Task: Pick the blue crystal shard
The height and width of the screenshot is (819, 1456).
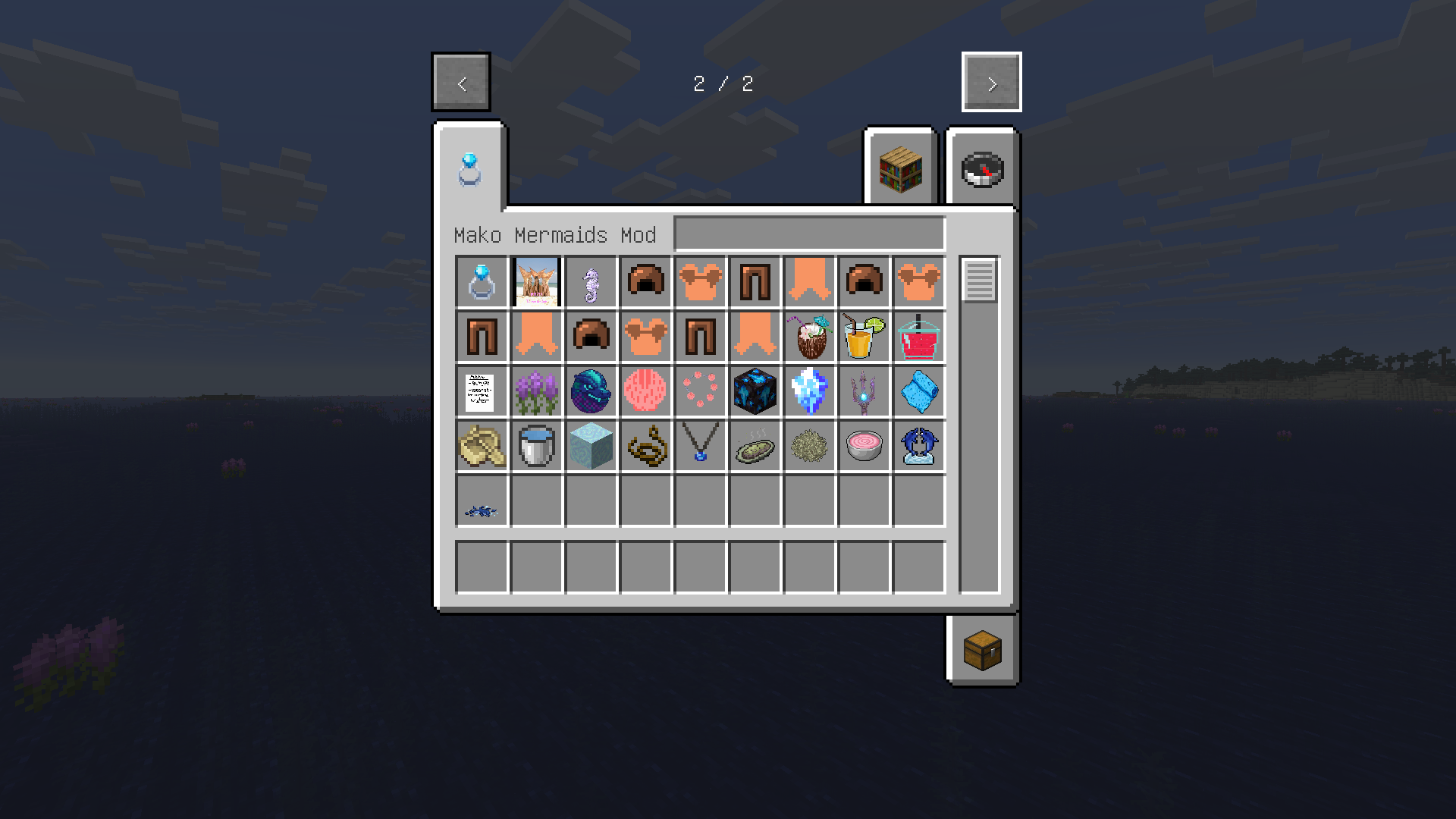Action: (x=809, y=391)
